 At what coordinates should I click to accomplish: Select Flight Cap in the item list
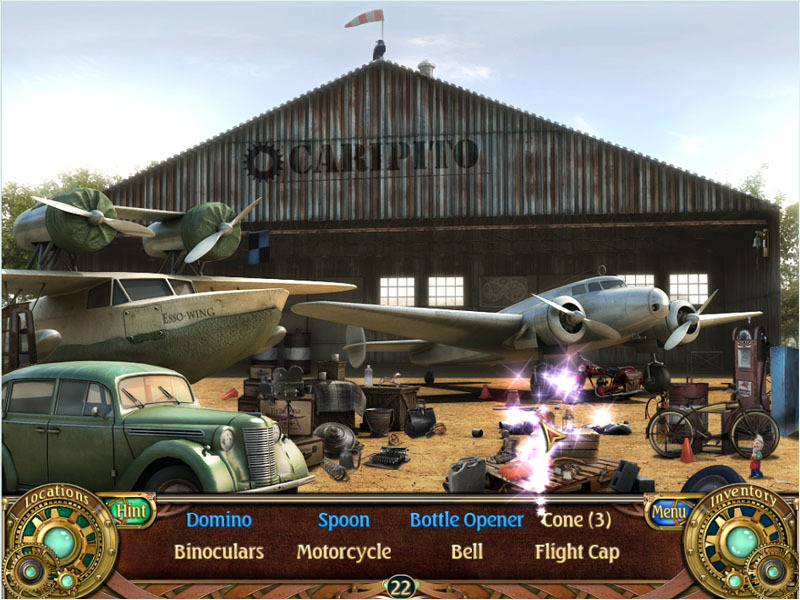pyautogui.click(x=577, y=551)
